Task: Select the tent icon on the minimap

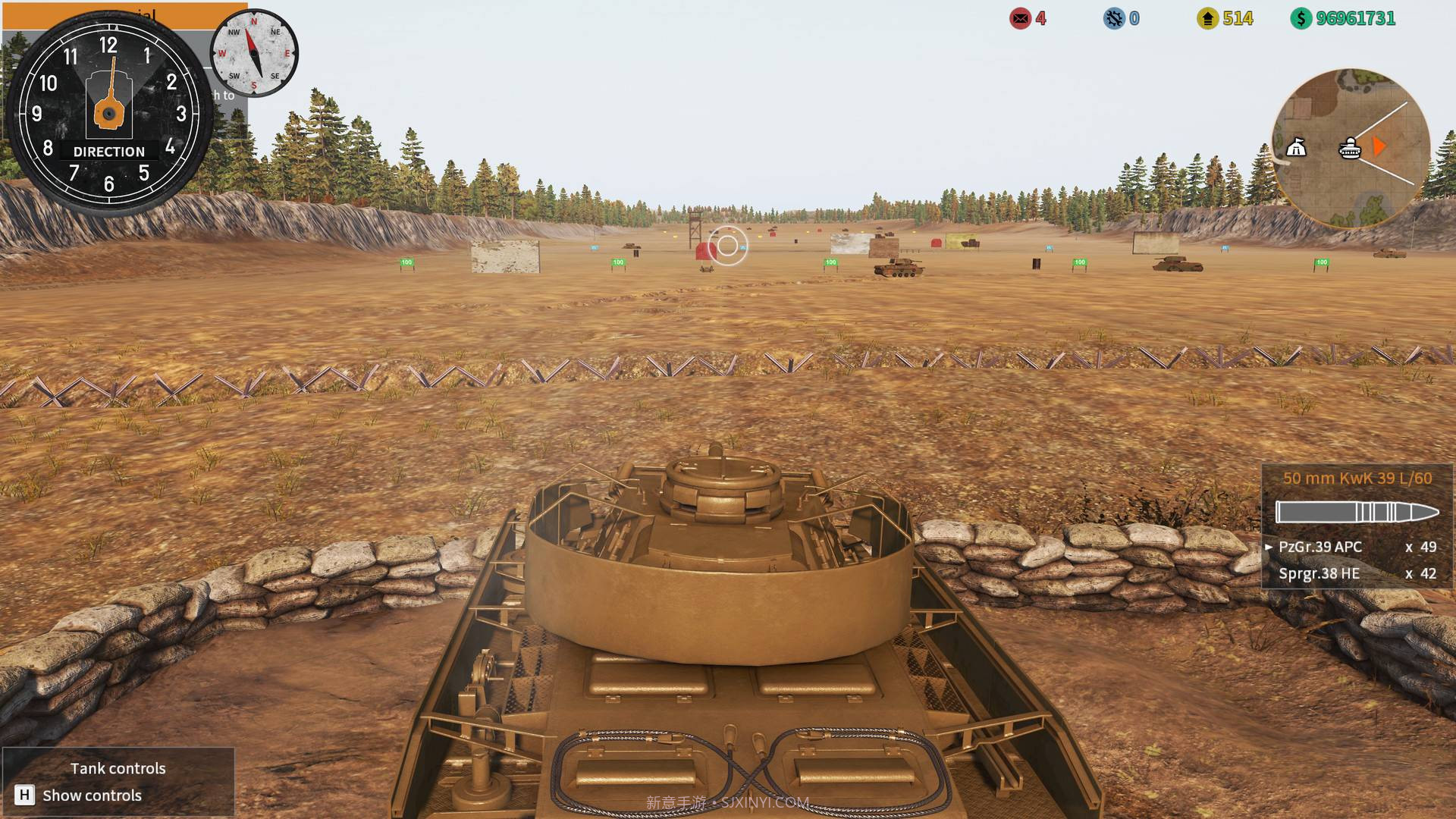Action: pyautogui.click(x=1296, y=147)
